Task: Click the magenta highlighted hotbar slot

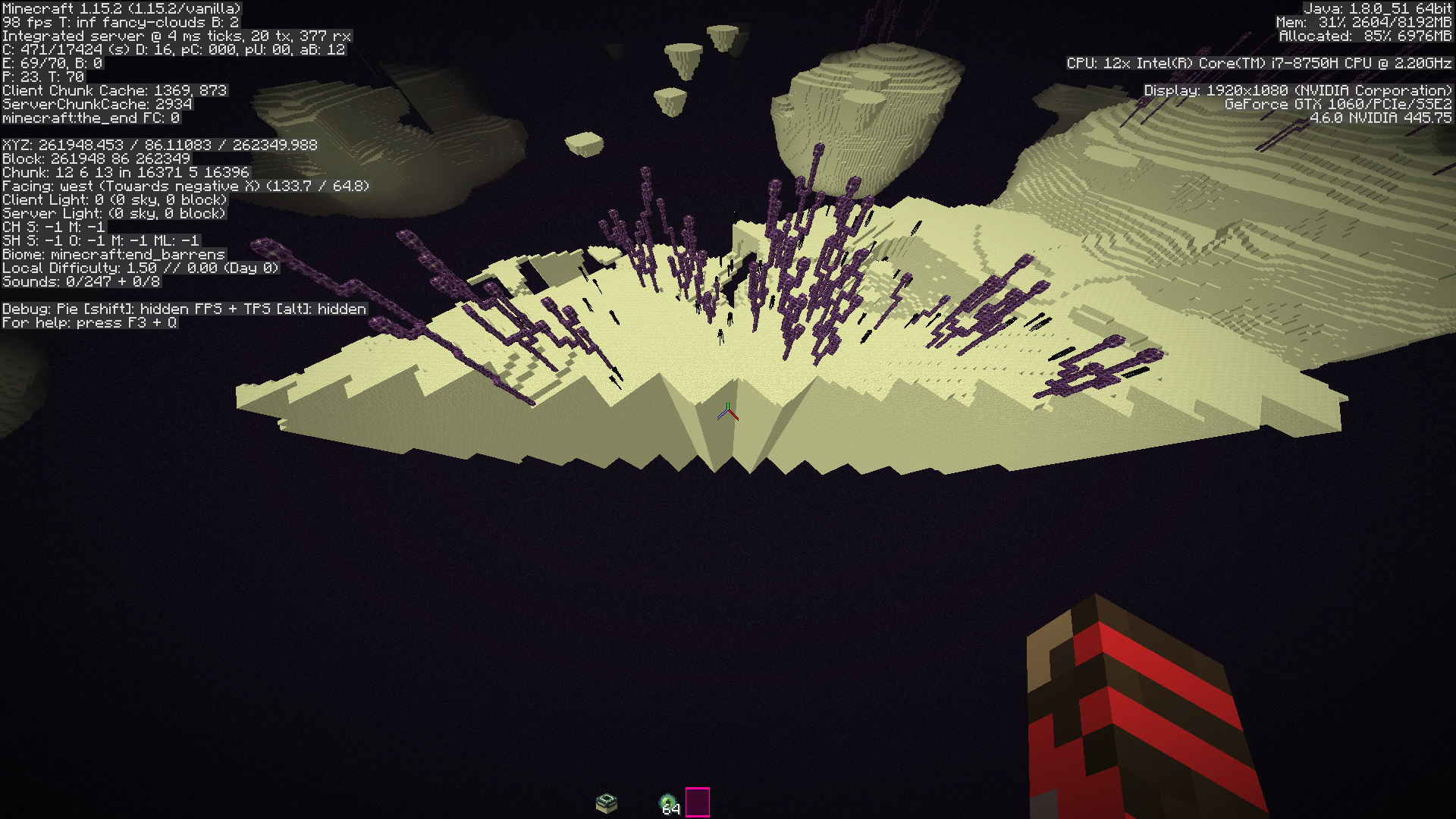Action: click(698, 802)
